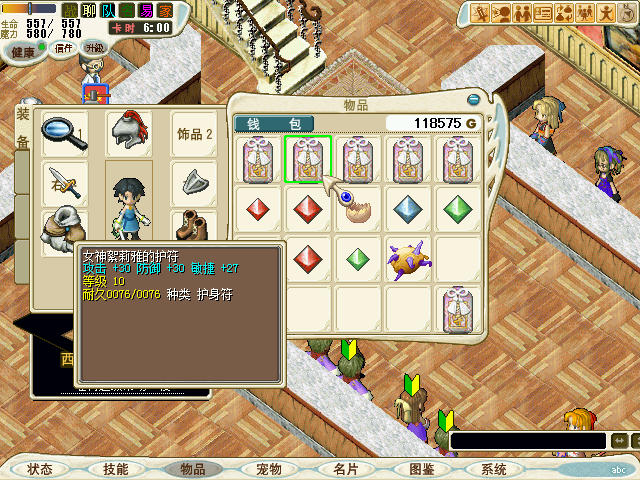
Task: Click the magnifying glass equipment icon
Action: tap(61, 133)
